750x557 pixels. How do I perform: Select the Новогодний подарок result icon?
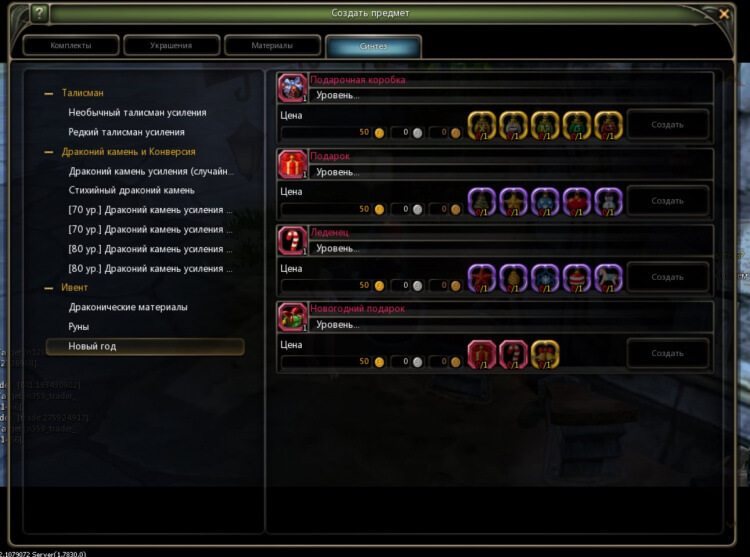[x=292, y=316]
